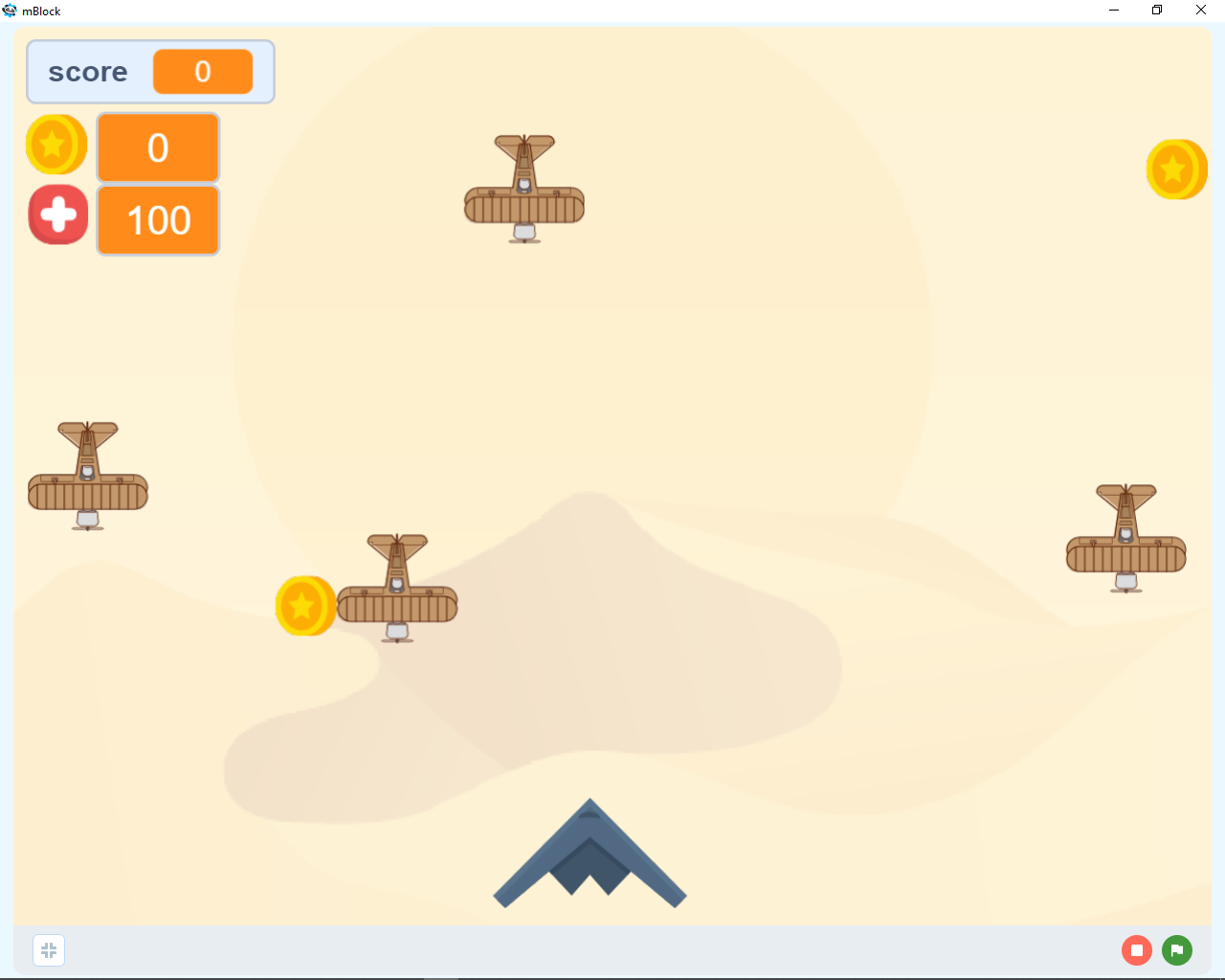
Task: Click the orange 100 health value display
Action: 158,220
